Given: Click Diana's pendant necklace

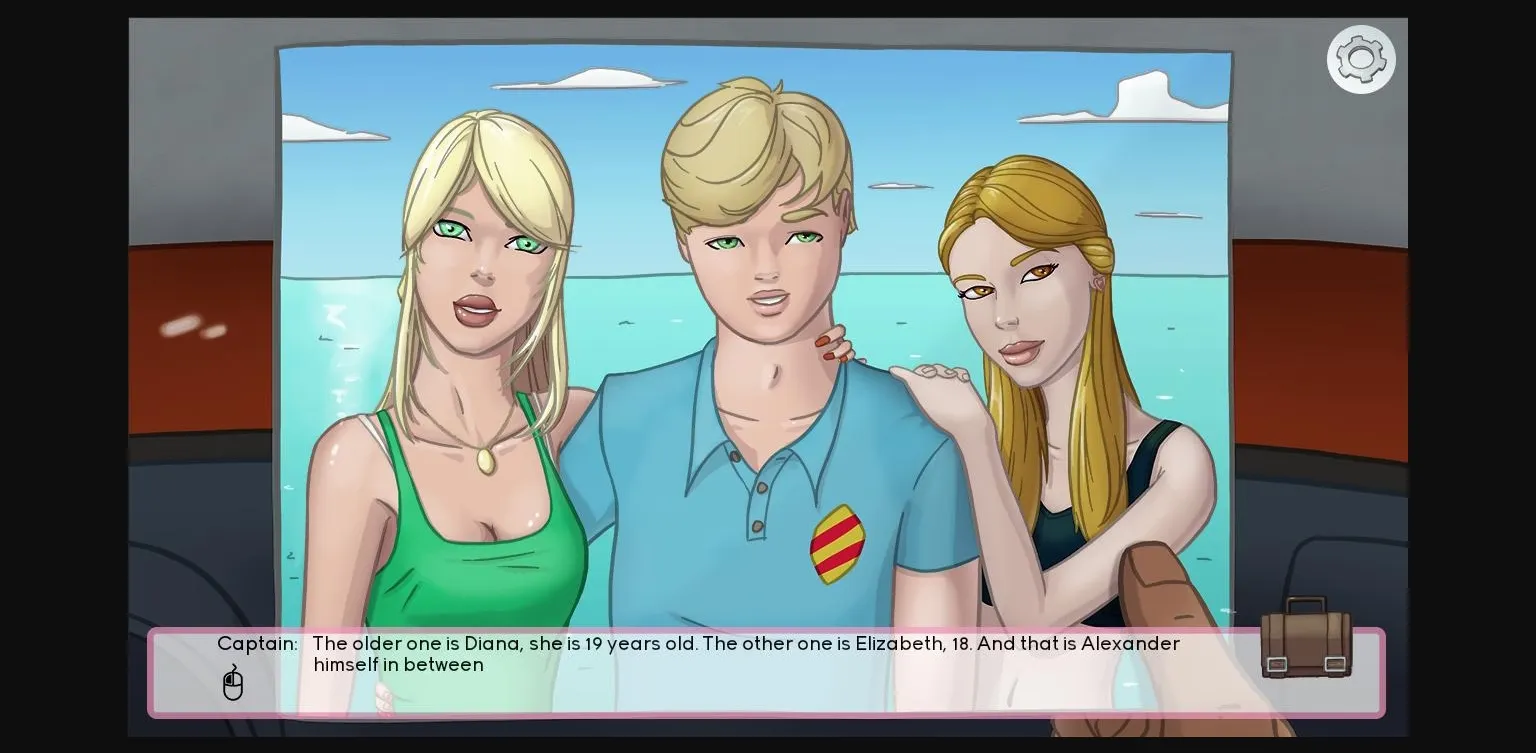Looking at the screenshot, I should pos(488,462).
